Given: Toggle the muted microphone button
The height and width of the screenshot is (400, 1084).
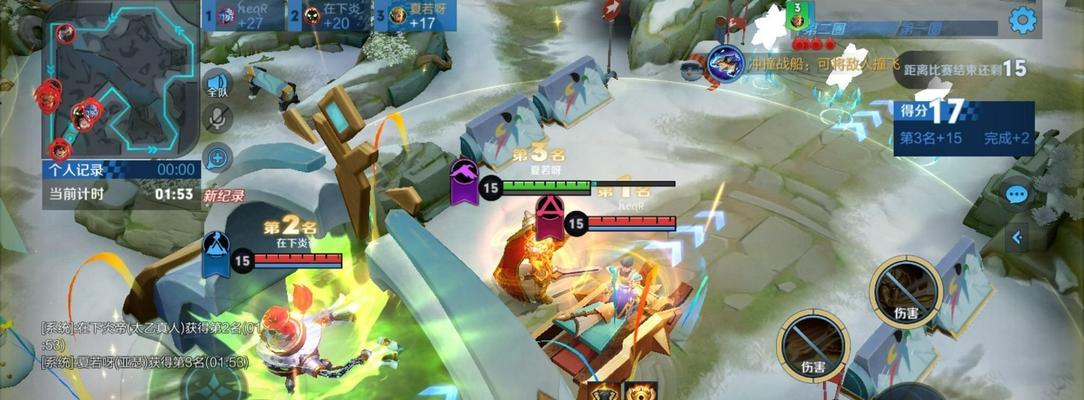Looking at the screenshot, I should (217, 119).
